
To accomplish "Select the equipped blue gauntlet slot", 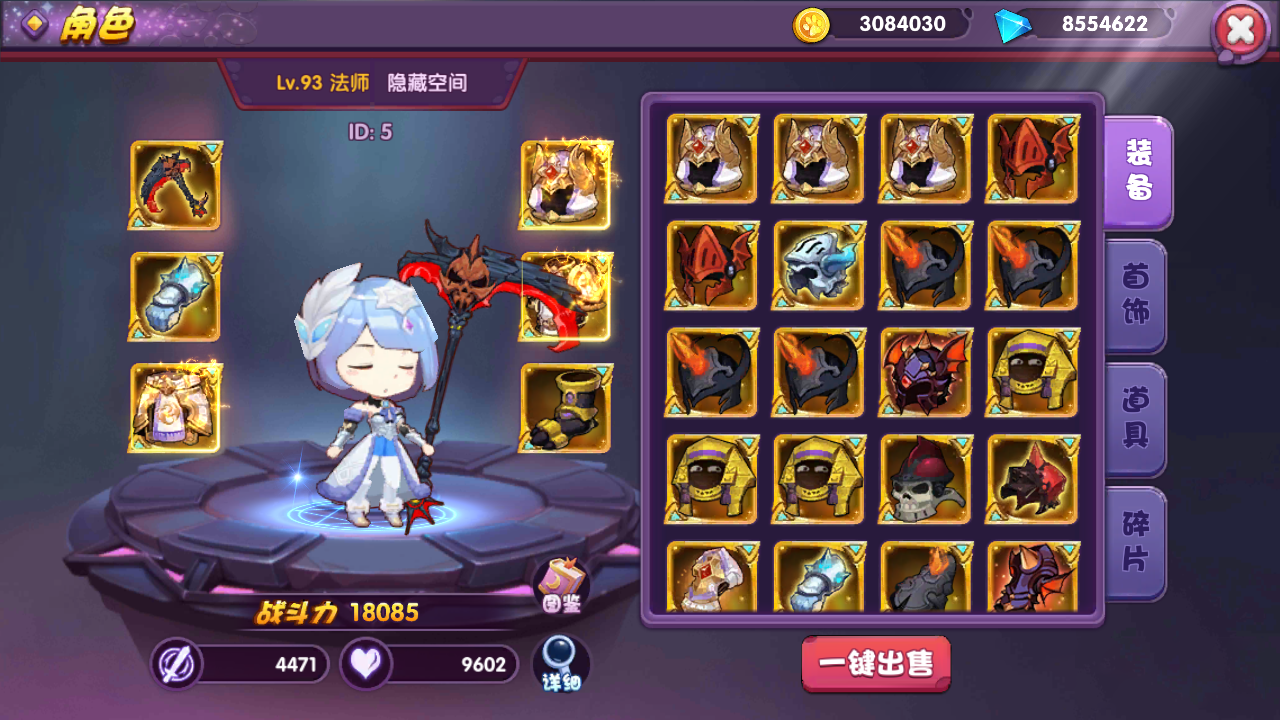I will pyautogui.click(x=173, y=296).
